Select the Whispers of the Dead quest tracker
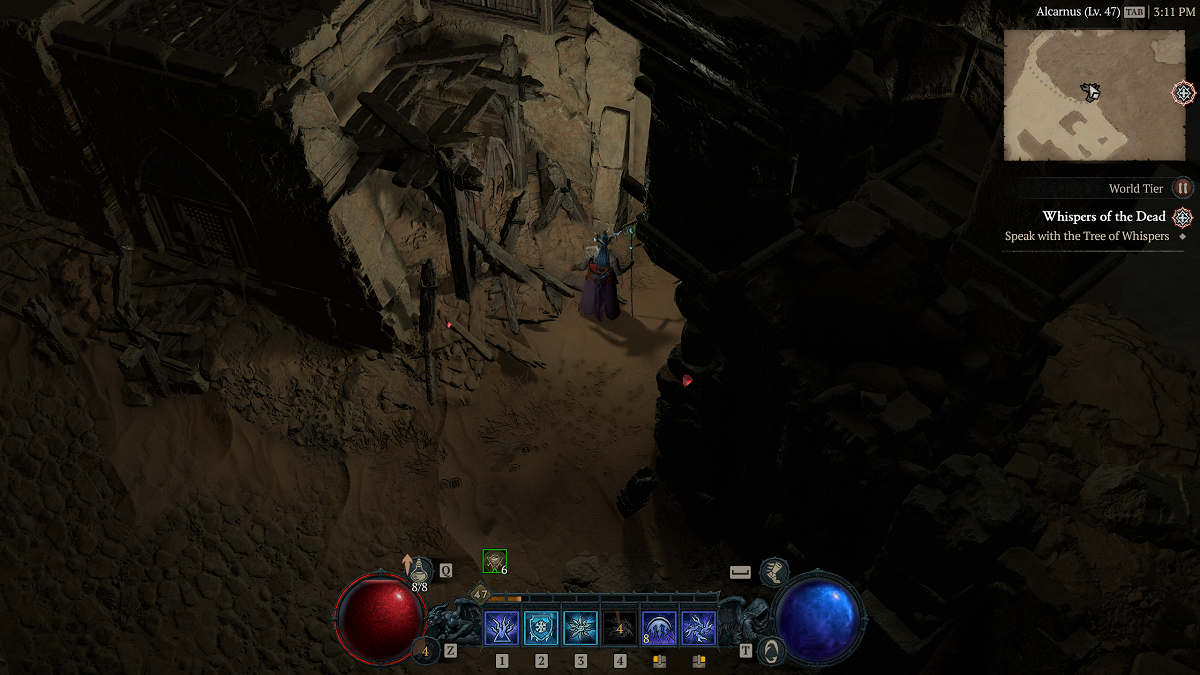The width and height of the screenshot is (1200, 675). pos(1104,217)
